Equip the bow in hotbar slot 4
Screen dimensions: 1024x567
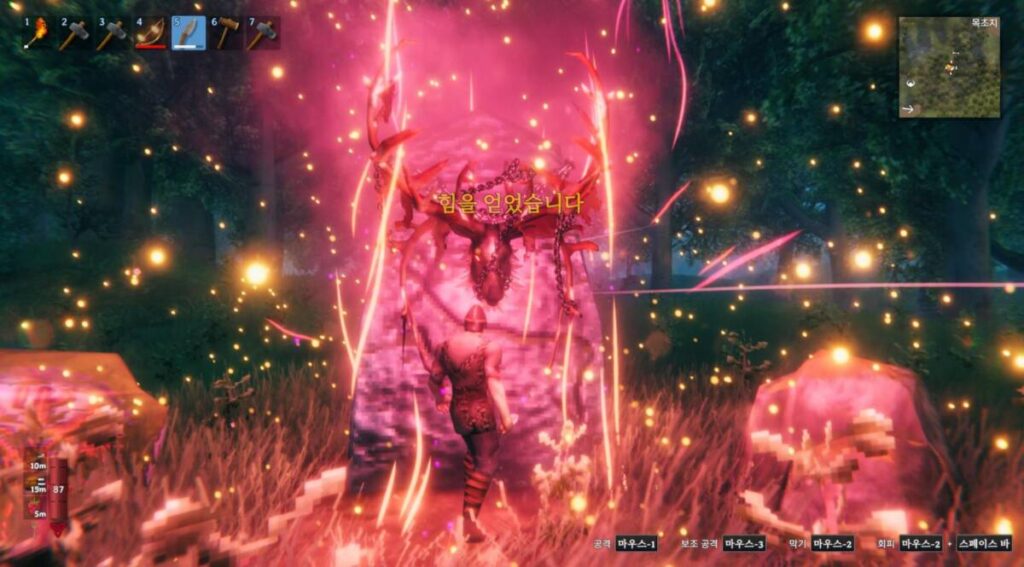[x=151, y=33]
